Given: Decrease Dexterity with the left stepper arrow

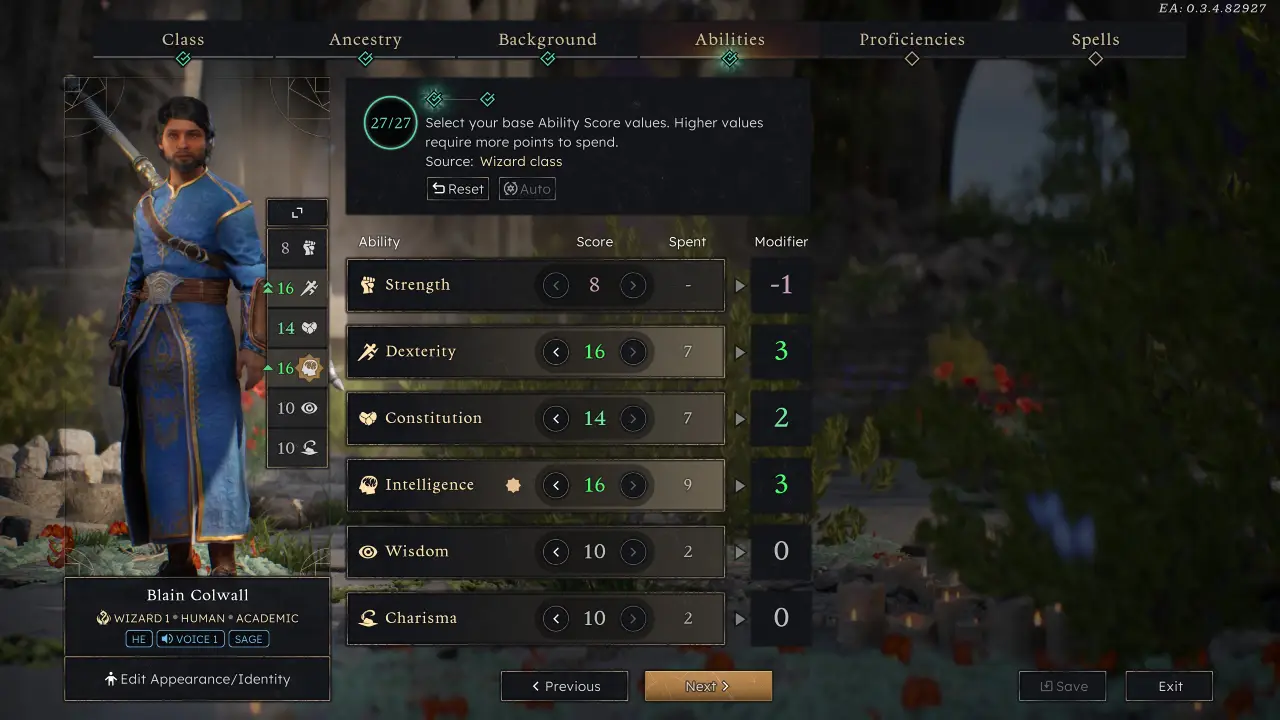Looking at the screenshot, I should click(x=556, y=351).
